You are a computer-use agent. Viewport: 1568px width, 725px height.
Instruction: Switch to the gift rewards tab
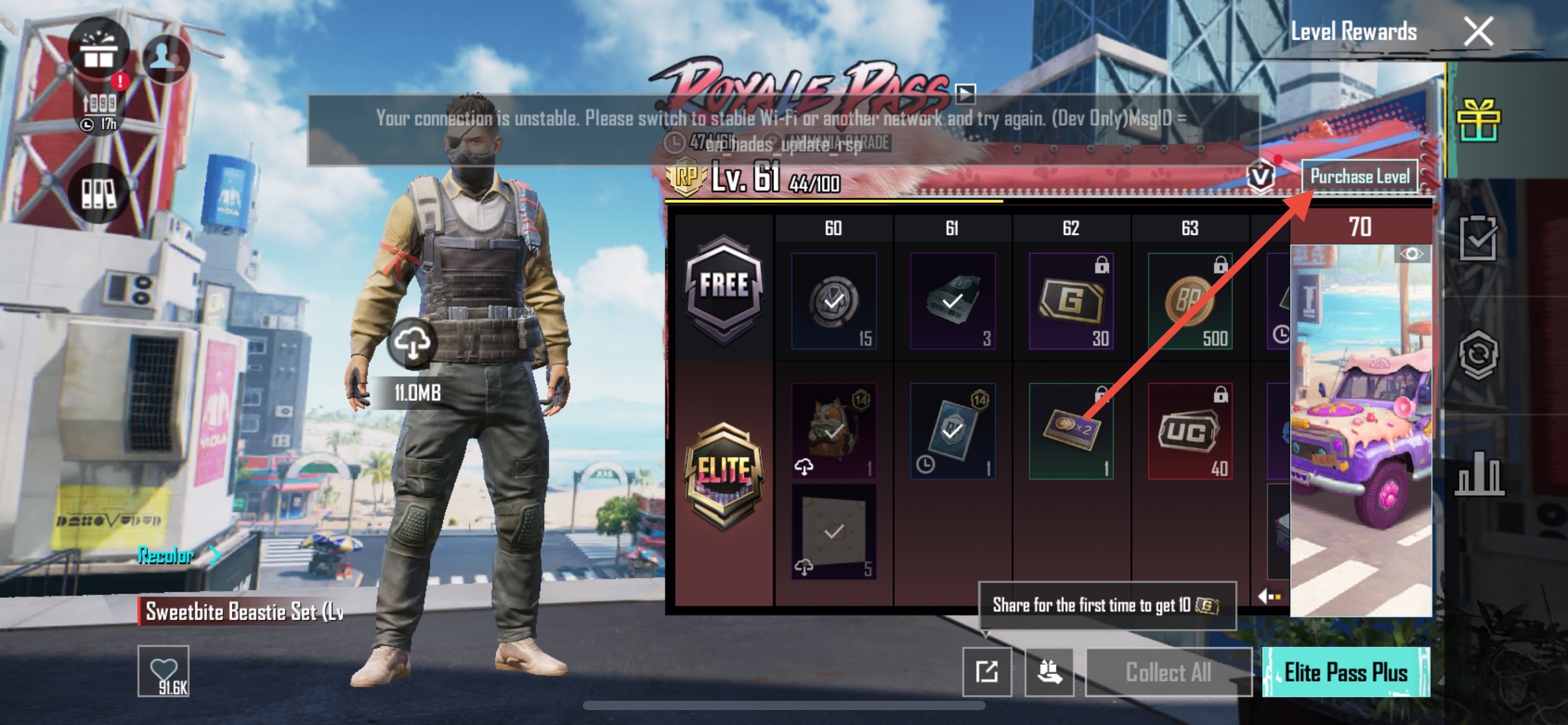click(x=1478, y=120)
